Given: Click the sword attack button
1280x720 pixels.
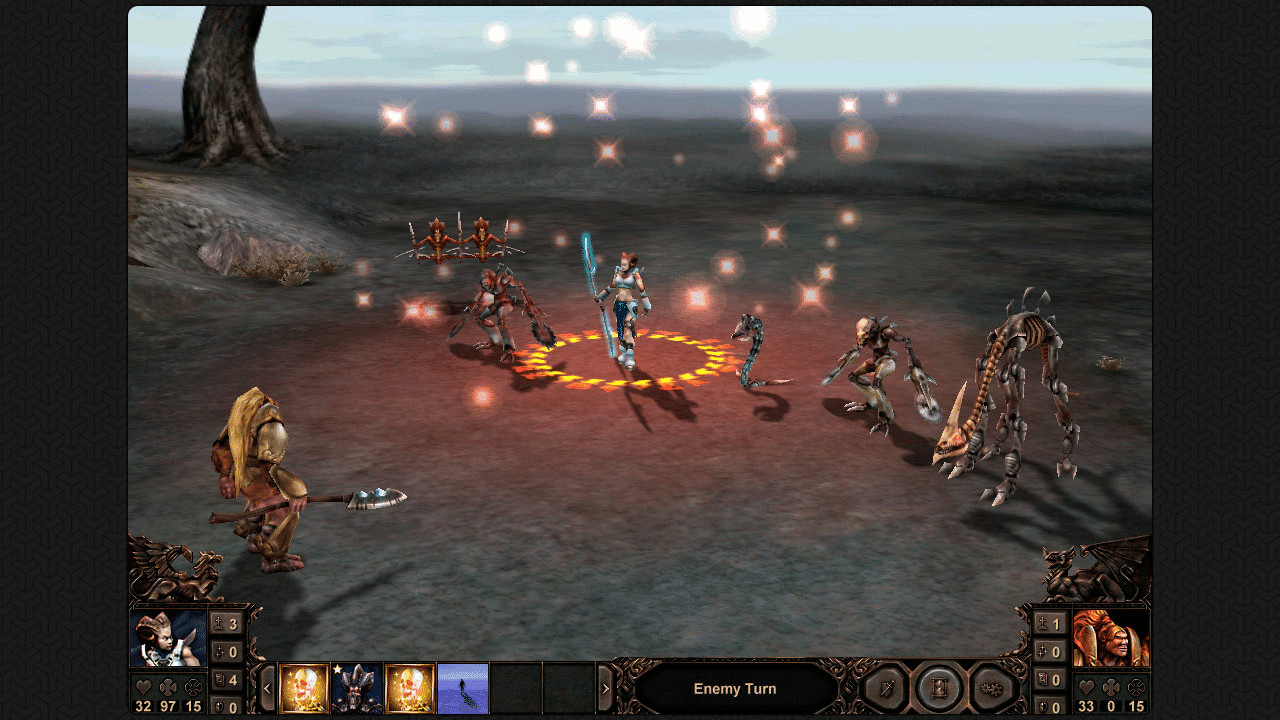Looking at the screenshot, I should tap(884, 688).
